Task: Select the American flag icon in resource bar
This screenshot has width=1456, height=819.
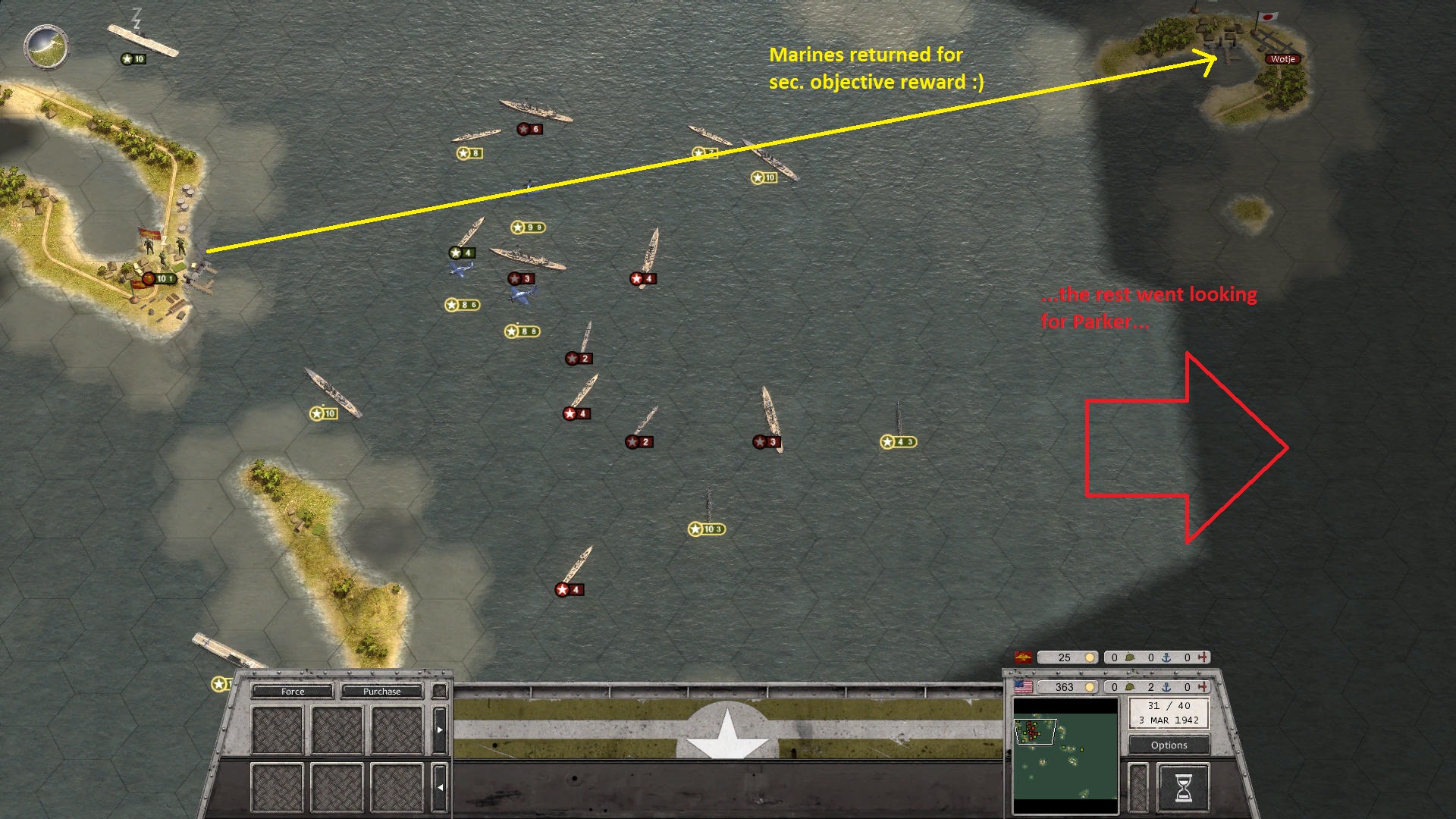Action: [x=1023, y=686]
